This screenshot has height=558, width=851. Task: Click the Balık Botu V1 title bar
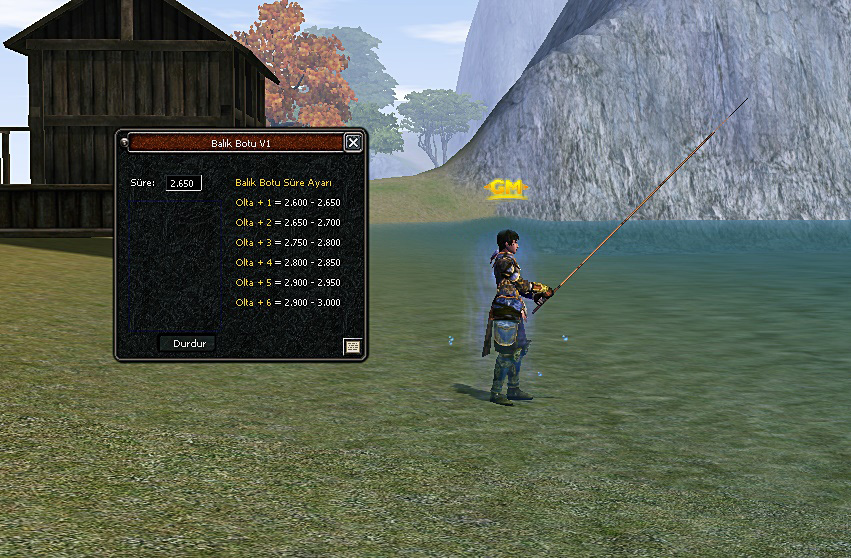[x=240, y=143]
